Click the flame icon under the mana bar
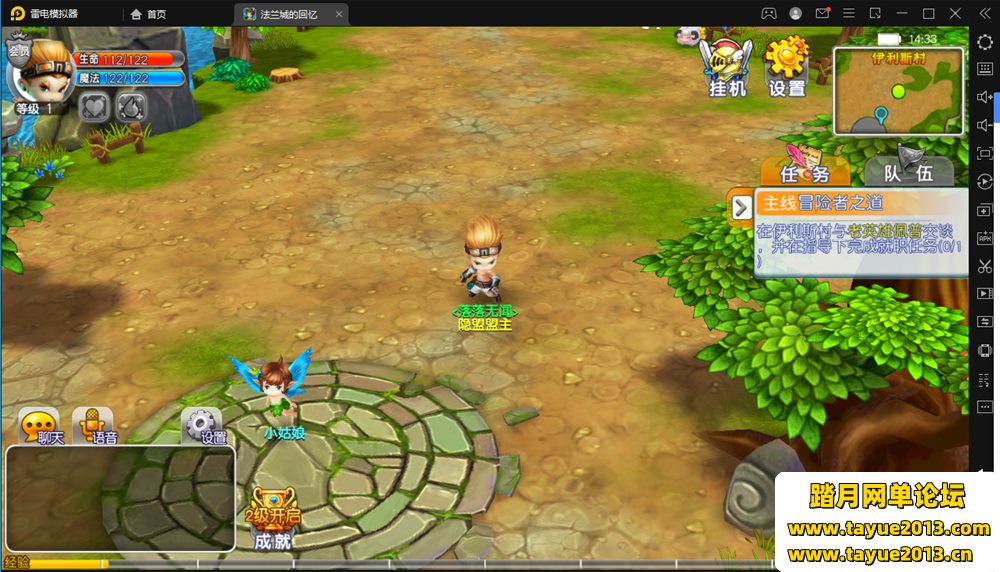The width and height of the screenshot is (1000, 572). click(x=131, y=107)
